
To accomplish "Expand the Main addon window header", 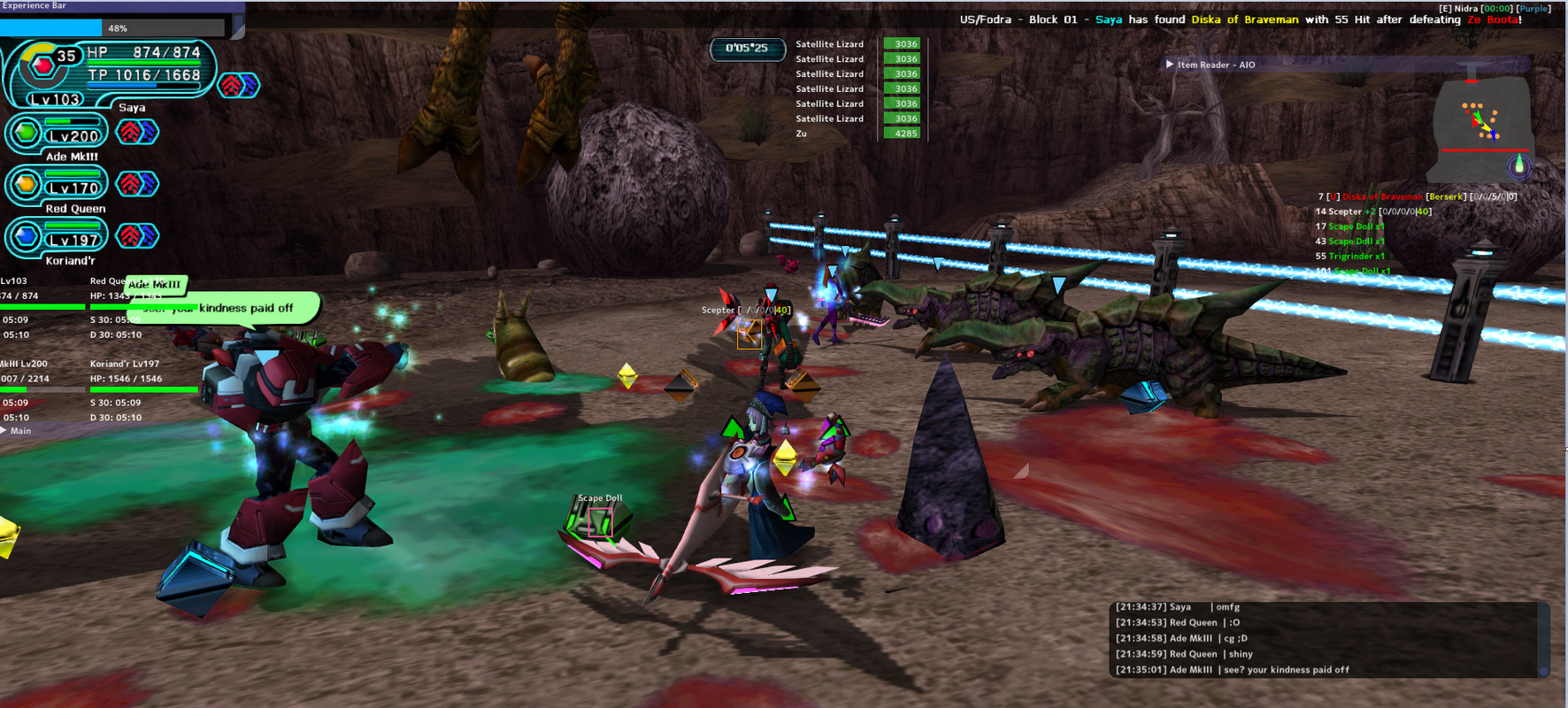I will point(4,431).
